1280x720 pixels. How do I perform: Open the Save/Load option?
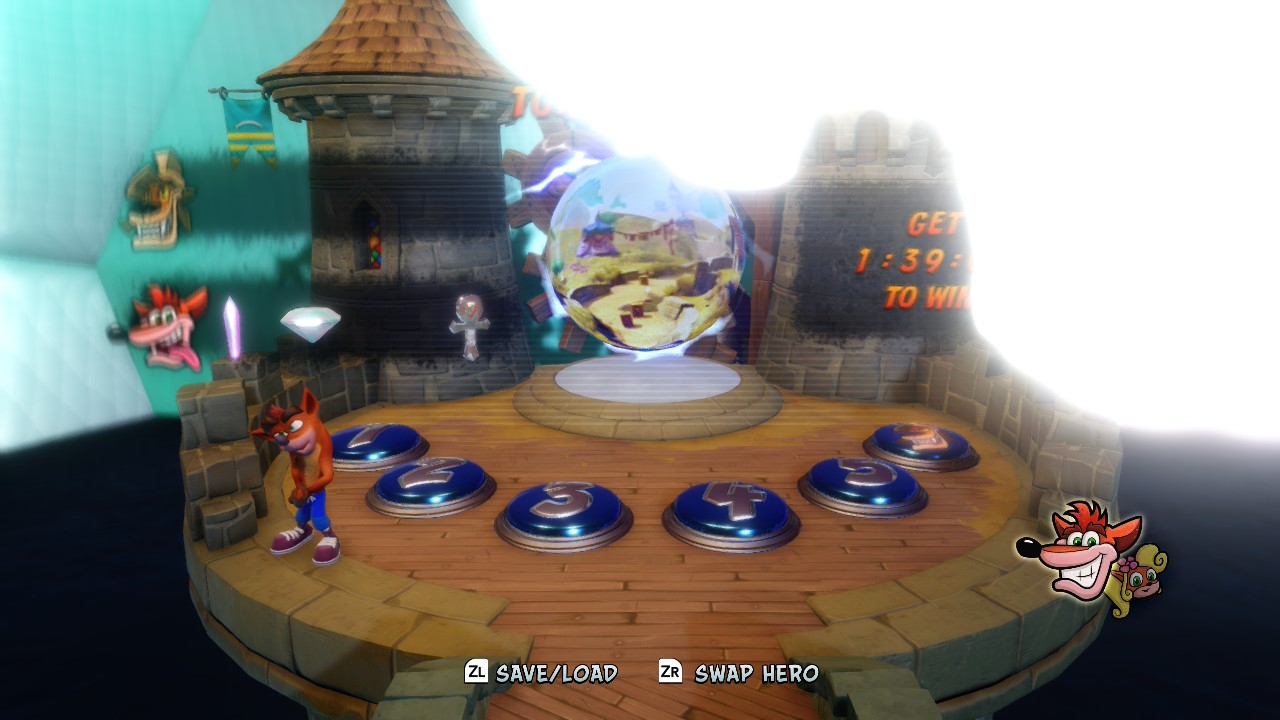(x=541, y=673)
